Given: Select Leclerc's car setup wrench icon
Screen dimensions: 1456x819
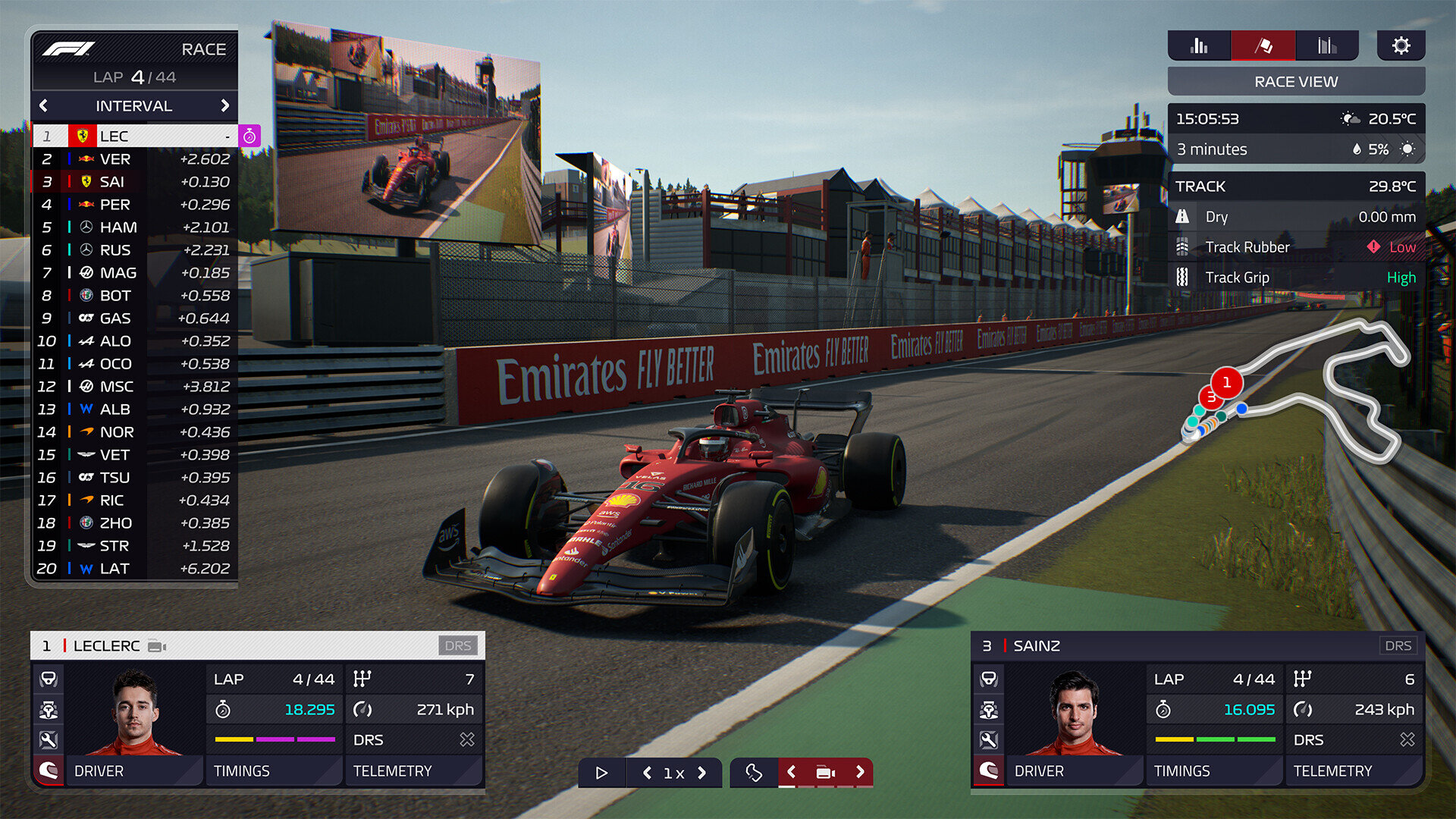Looking at the screenshot, I should [49, 739].
